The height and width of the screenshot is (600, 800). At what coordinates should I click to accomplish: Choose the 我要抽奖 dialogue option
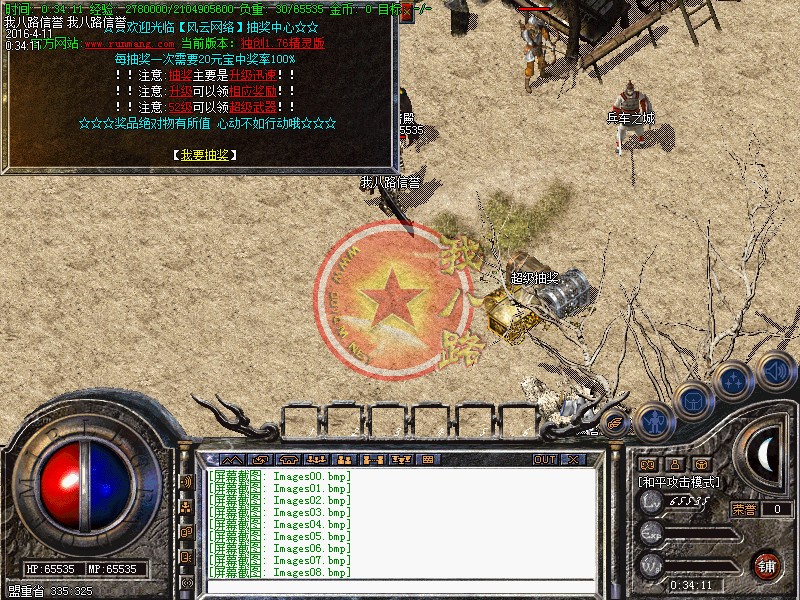204,155
